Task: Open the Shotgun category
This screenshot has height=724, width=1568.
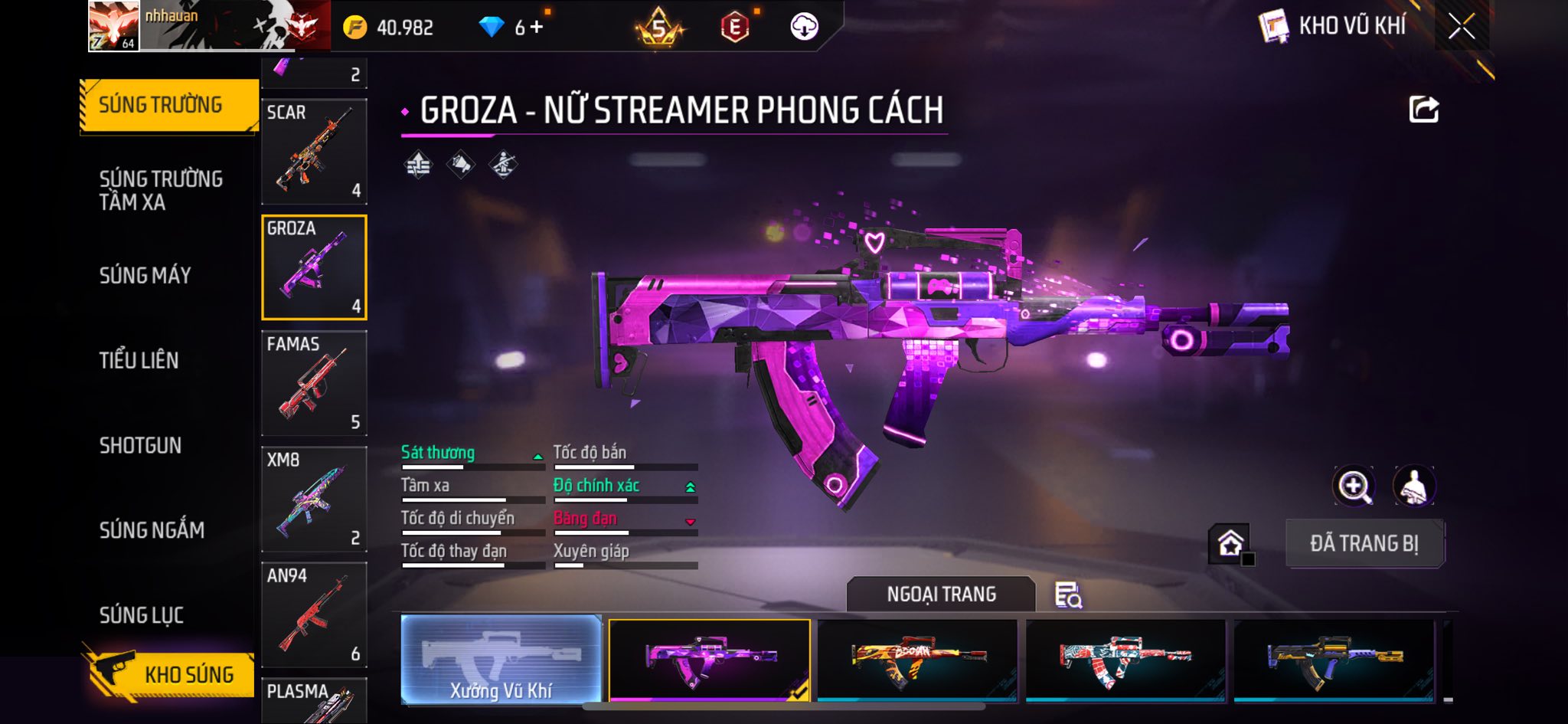Action: pos(140,445)
